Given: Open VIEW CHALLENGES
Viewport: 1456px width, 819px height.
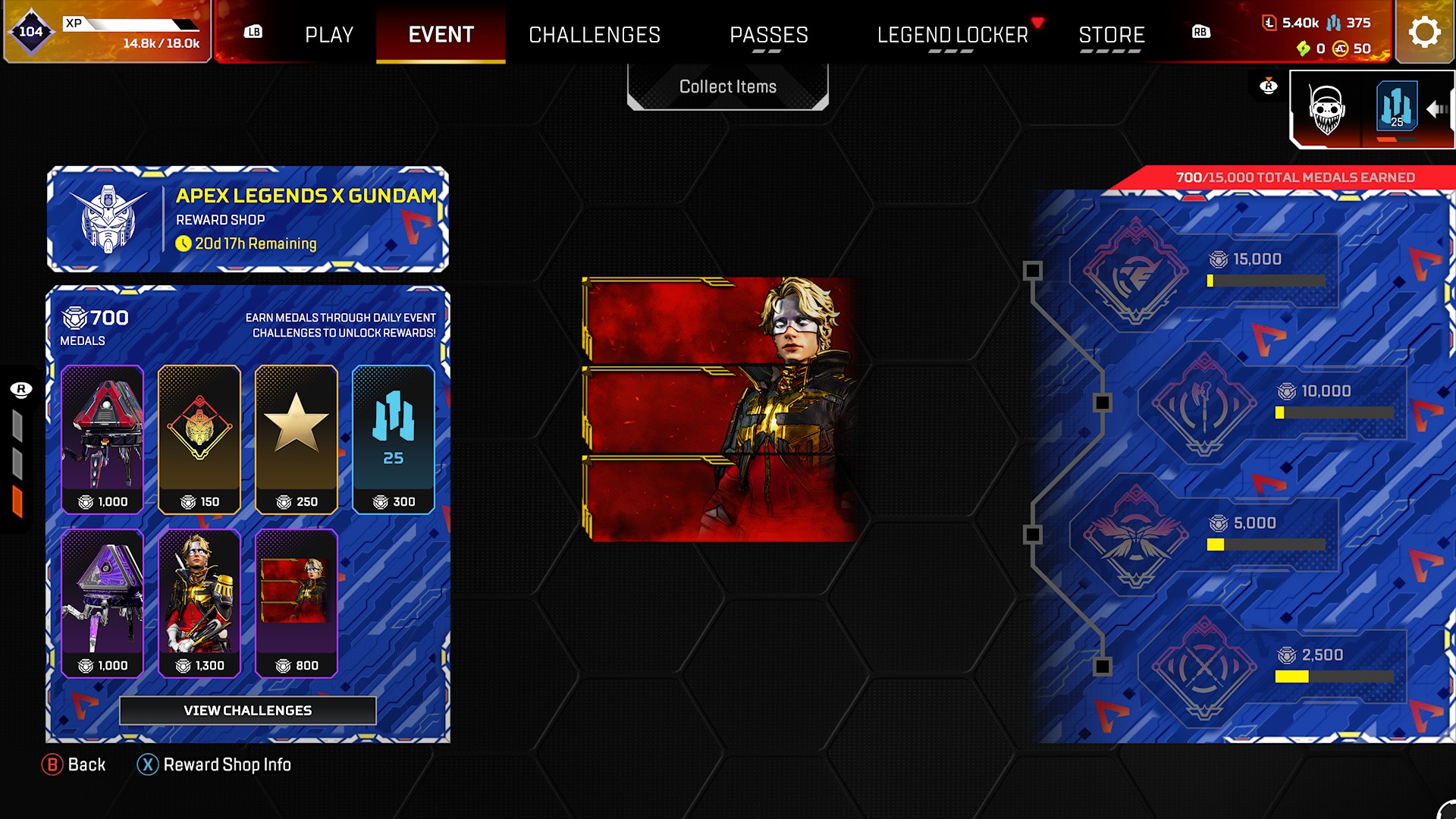Looking at the screenshot, I should 247,711.
